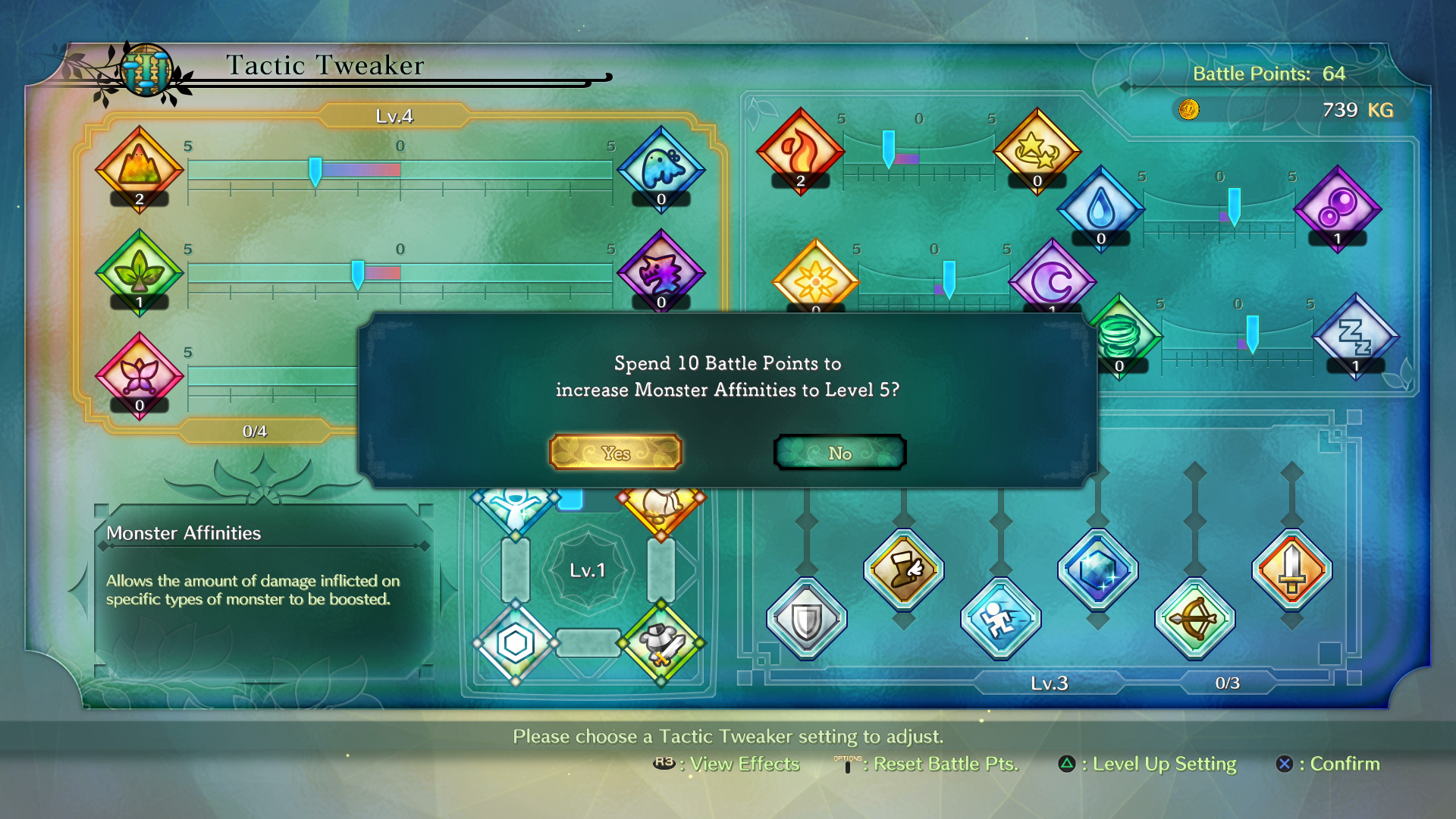1456x819 pixels.
Task: Select the bow and arrow ranged icon
Action: 1196,619
